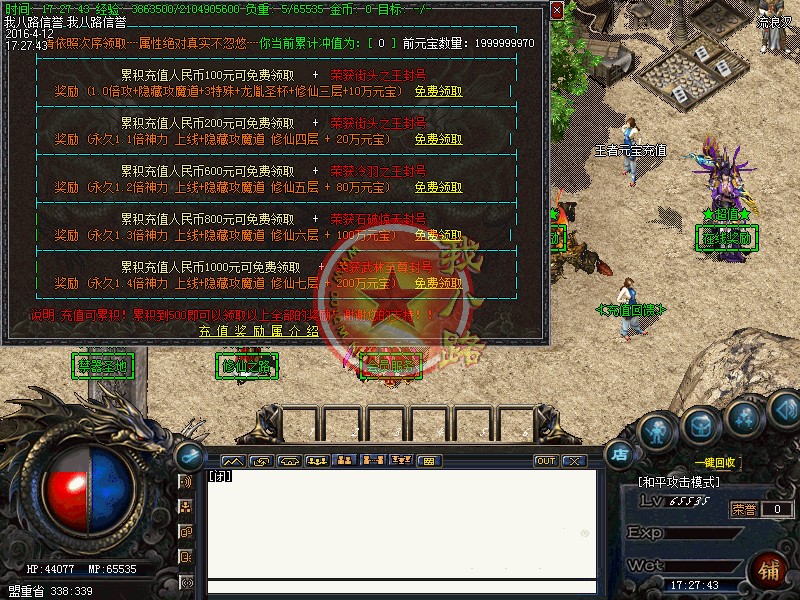Claim free reward for 800元 recharge tier
Image resolution: width=800 pixels, height=600 pixels.
pyautogui.click(x=439, y=235)
